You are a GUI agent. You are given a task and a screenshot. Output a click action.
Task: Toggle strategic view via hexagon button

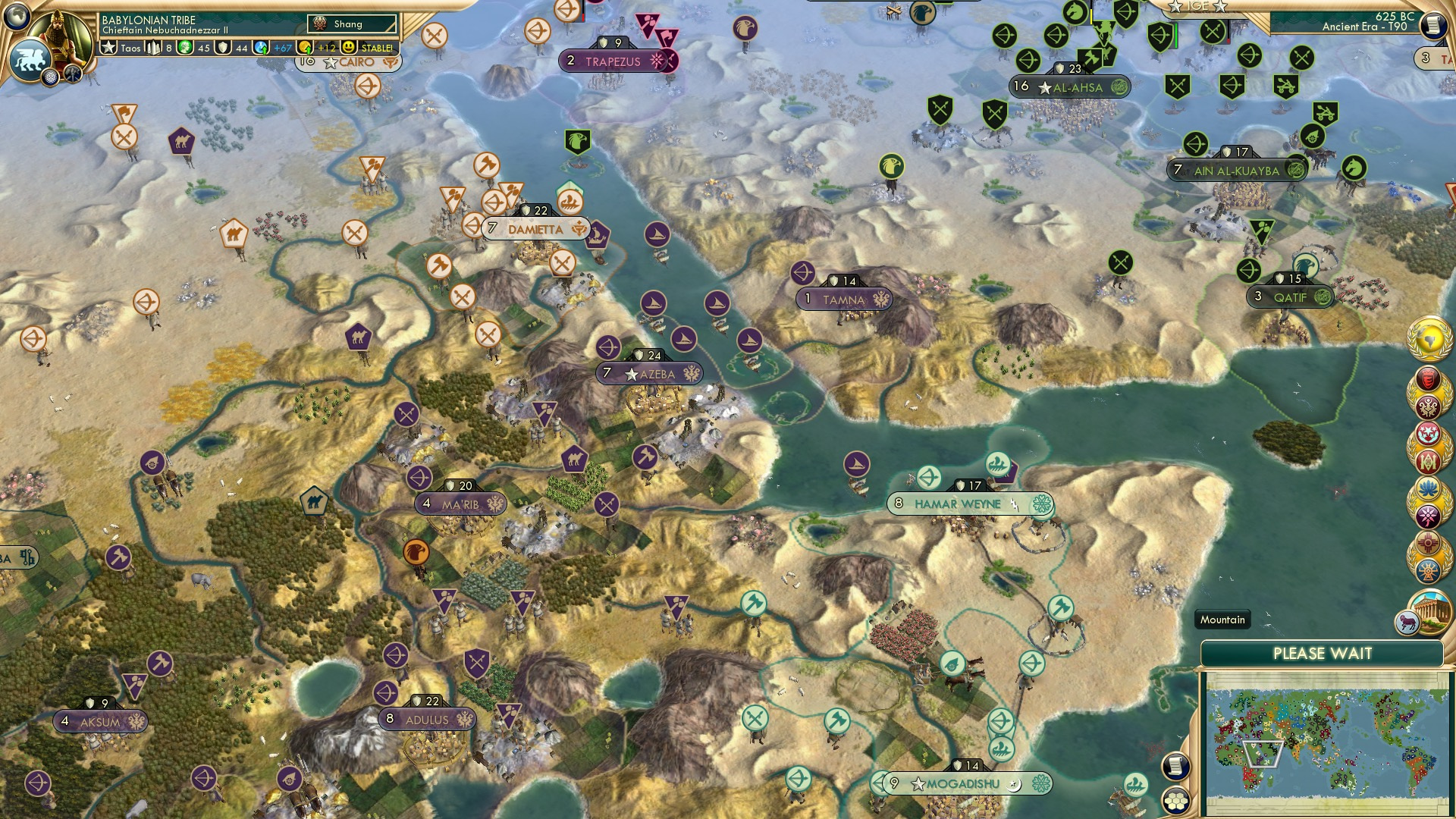pos(1174,802)
